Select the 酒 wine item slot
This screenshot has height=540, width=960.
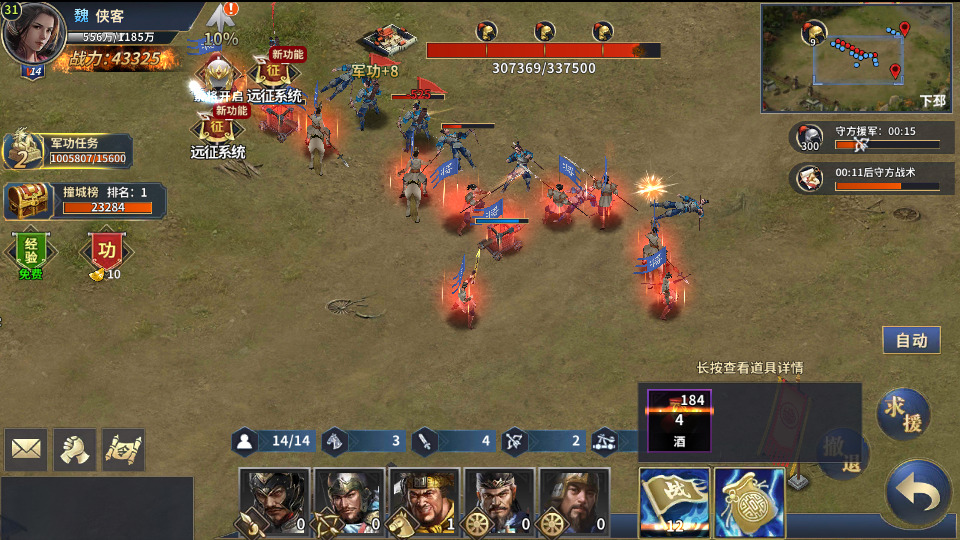(x=679, y=420)
